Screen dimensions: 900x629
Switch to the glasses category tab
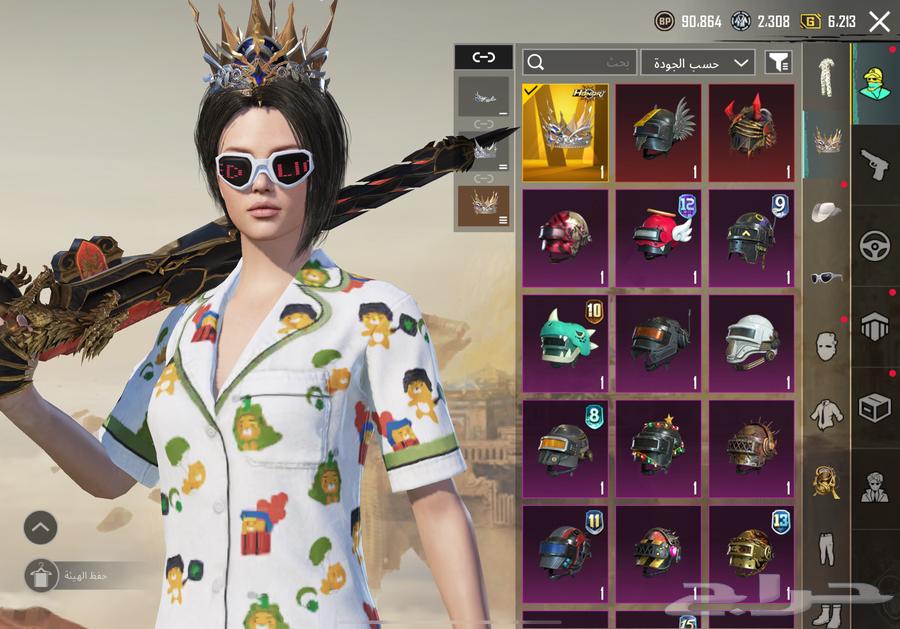pos(826,278)
